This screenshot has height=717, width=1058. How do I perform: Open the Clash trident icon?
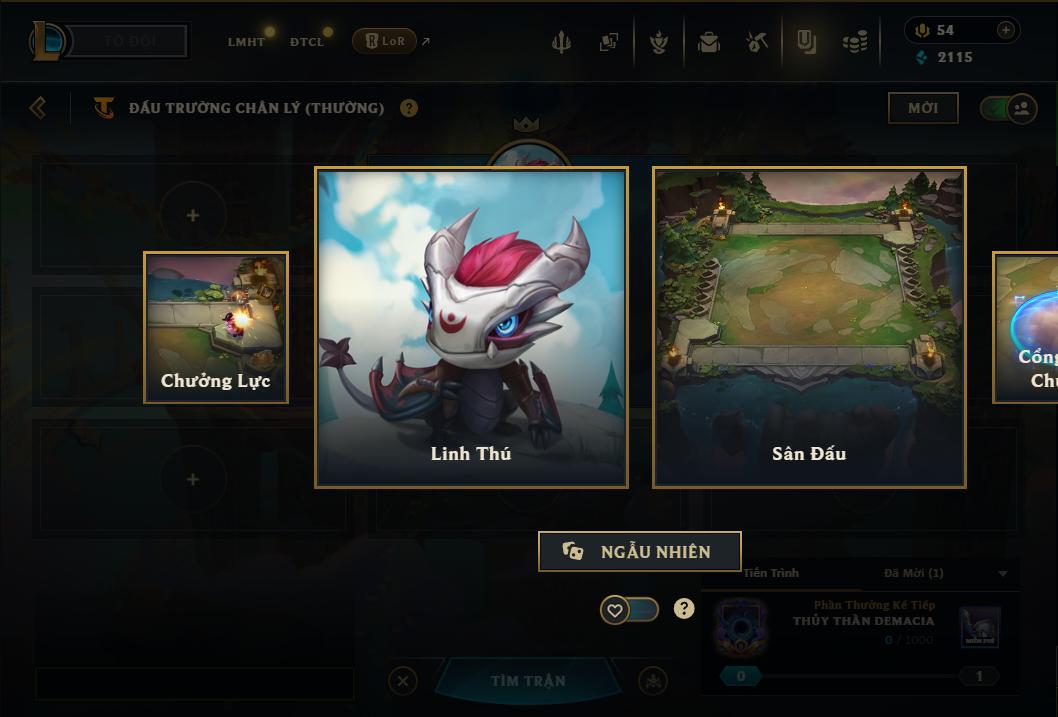pos(561,43)
